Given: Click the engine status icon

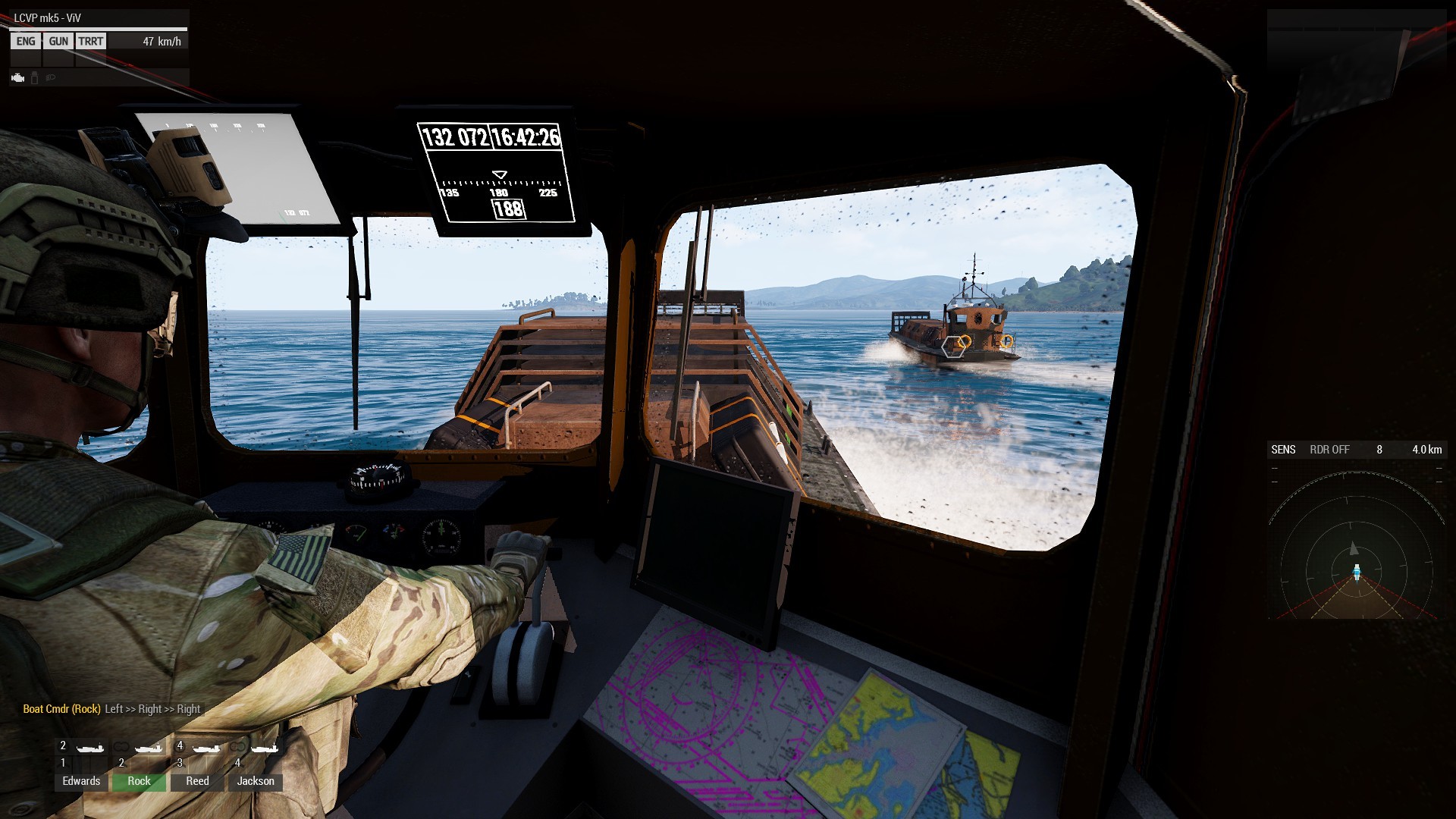Looking at the screenshot, I should pos(18,77).
